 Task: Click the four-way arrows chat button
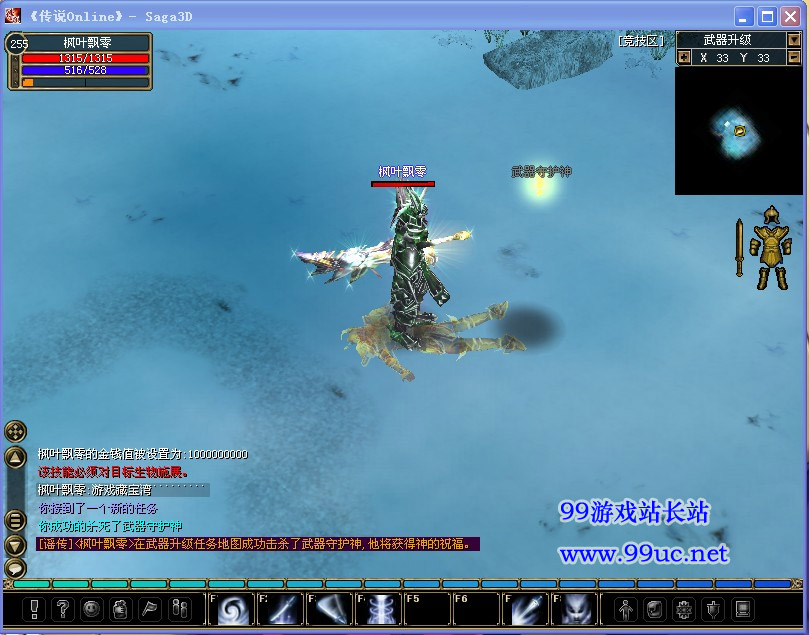15,431
